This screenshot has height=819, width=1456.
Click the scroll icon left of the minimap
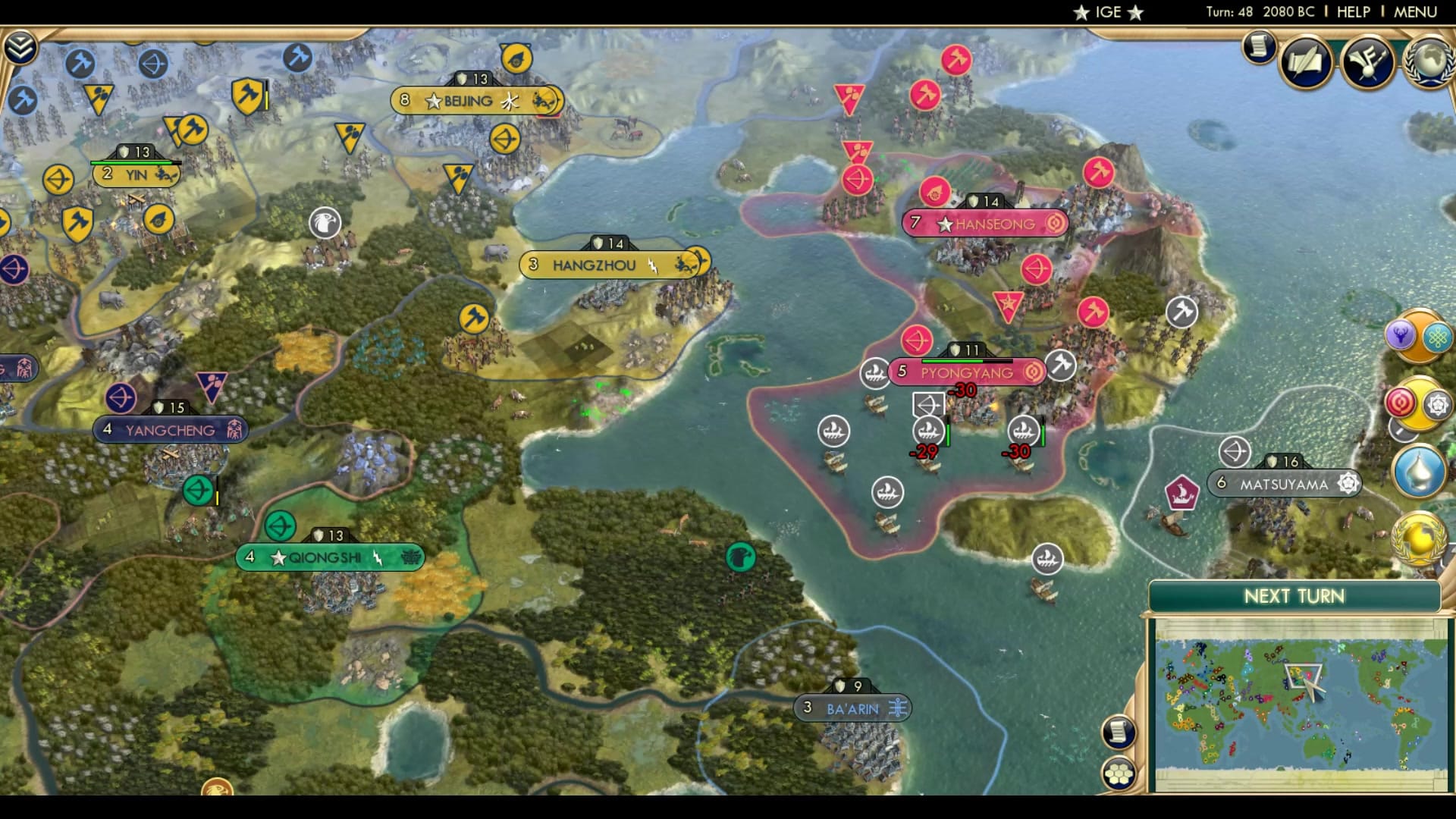pos(1118,733)
